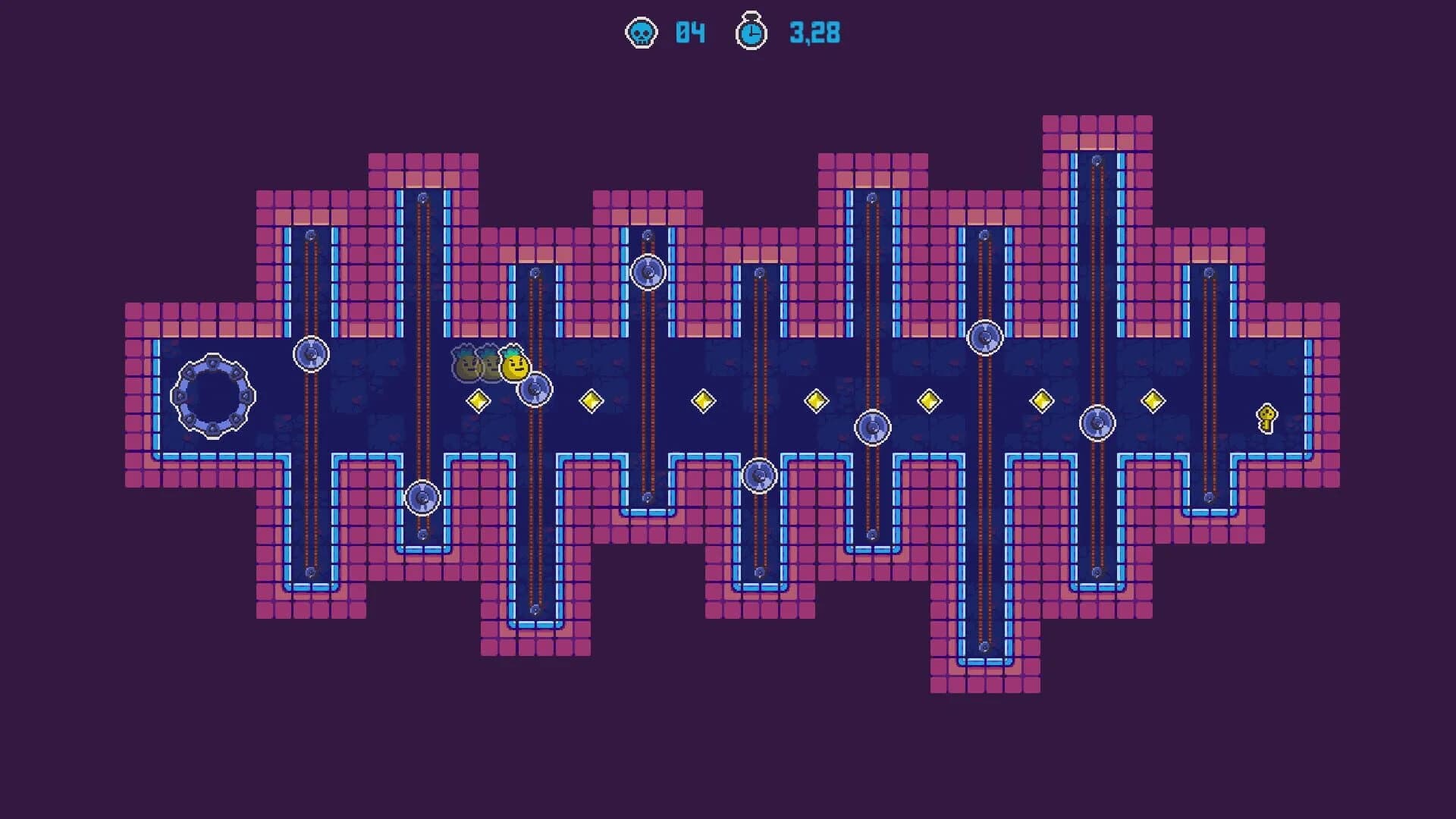Viewport: 1456px width, 819px height.
Task: Click the skull count number 04
Action: [x=689, y=33]
